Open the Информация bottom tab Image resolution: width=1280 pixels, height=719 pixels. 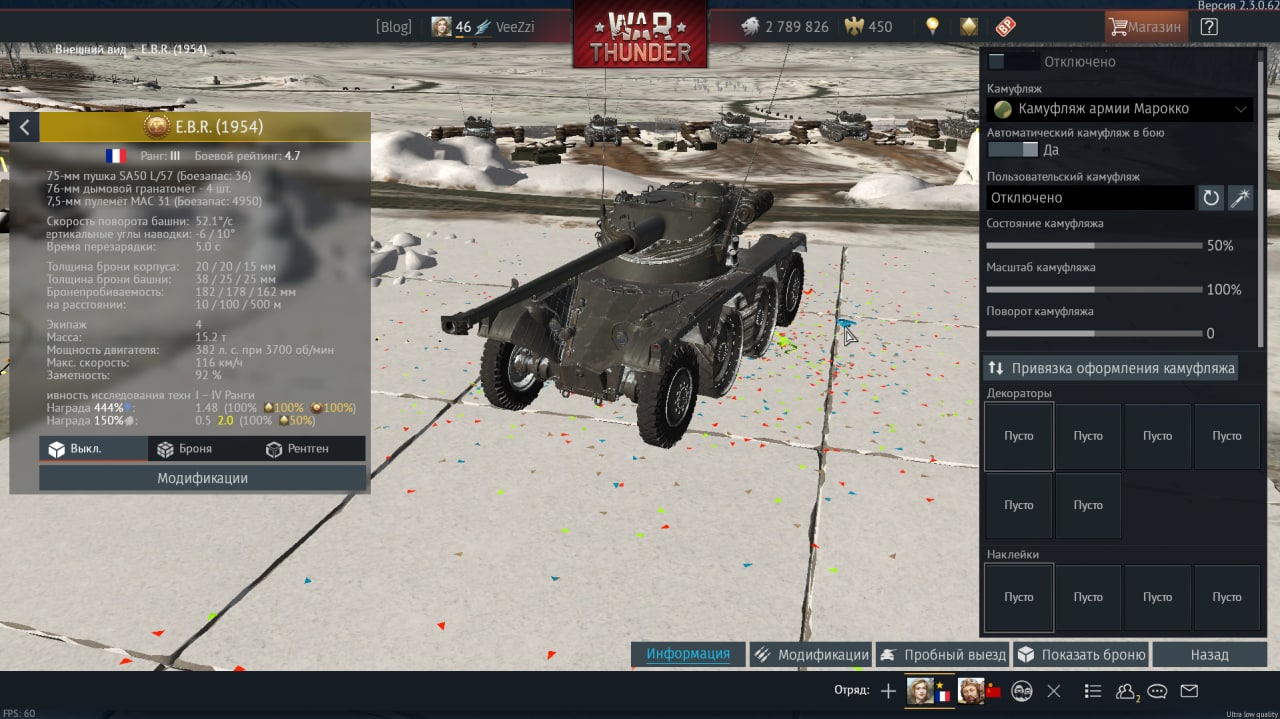point(688,654)
